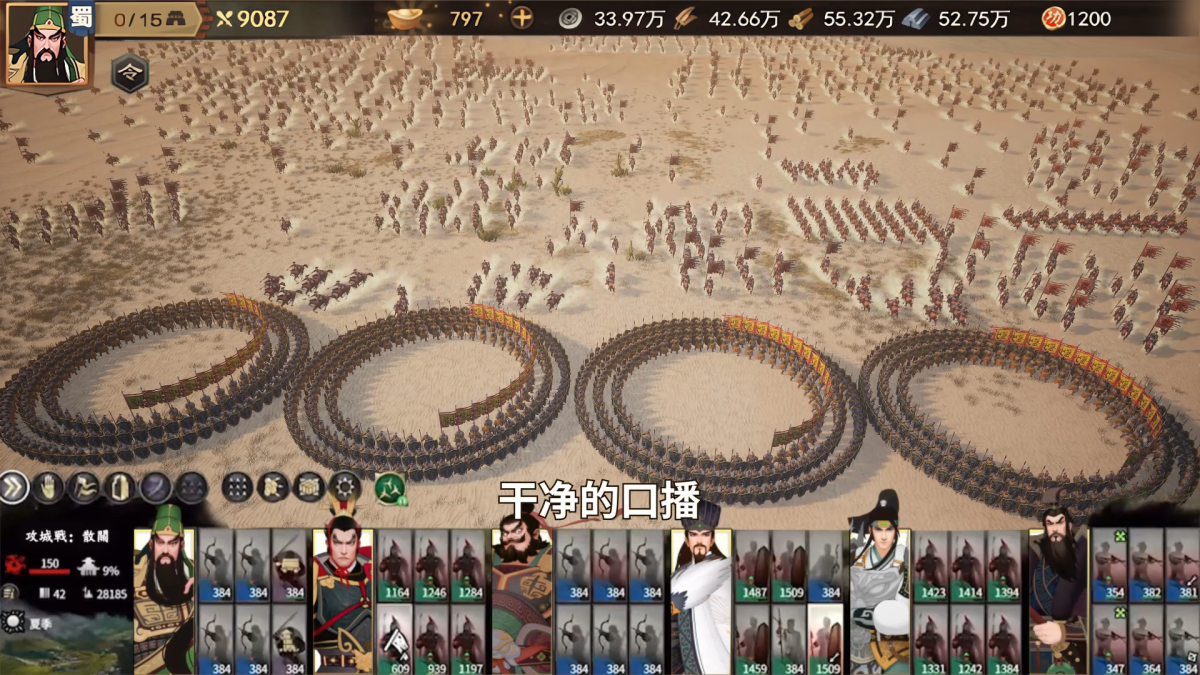Open the minimap terrain view
The width and height of the screenshot is (1200, 675).
click(65, 643)
